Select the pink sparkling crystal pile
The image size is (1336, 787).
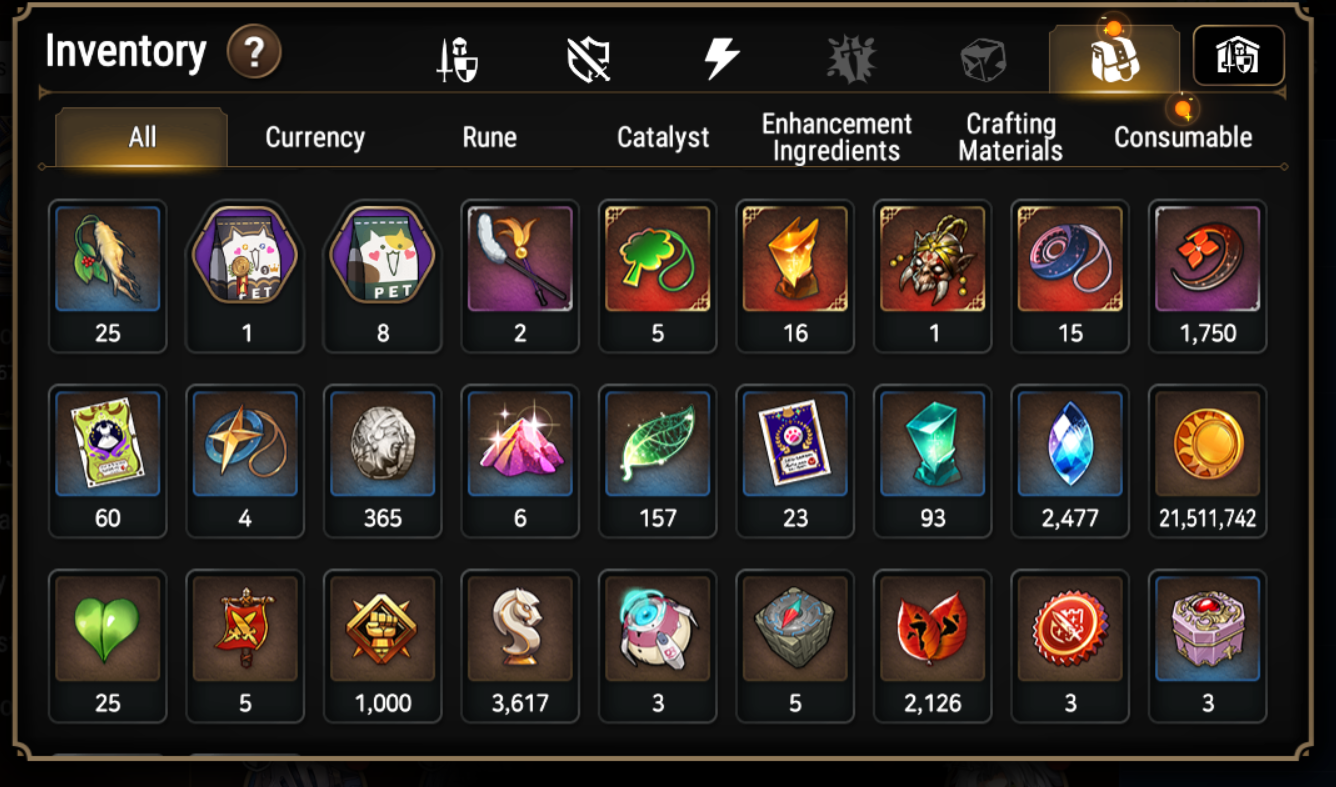[x=520, y=445]
